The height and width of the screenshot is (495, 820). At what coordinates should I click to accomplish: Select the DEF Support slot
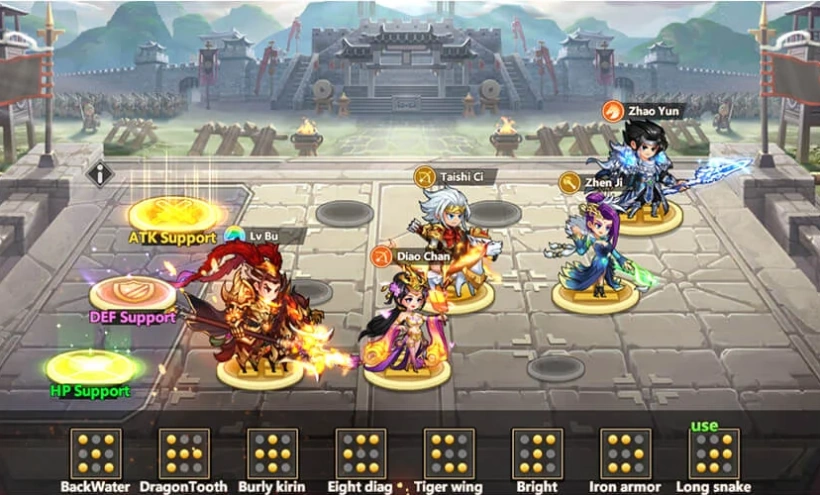tap(133, 293)
